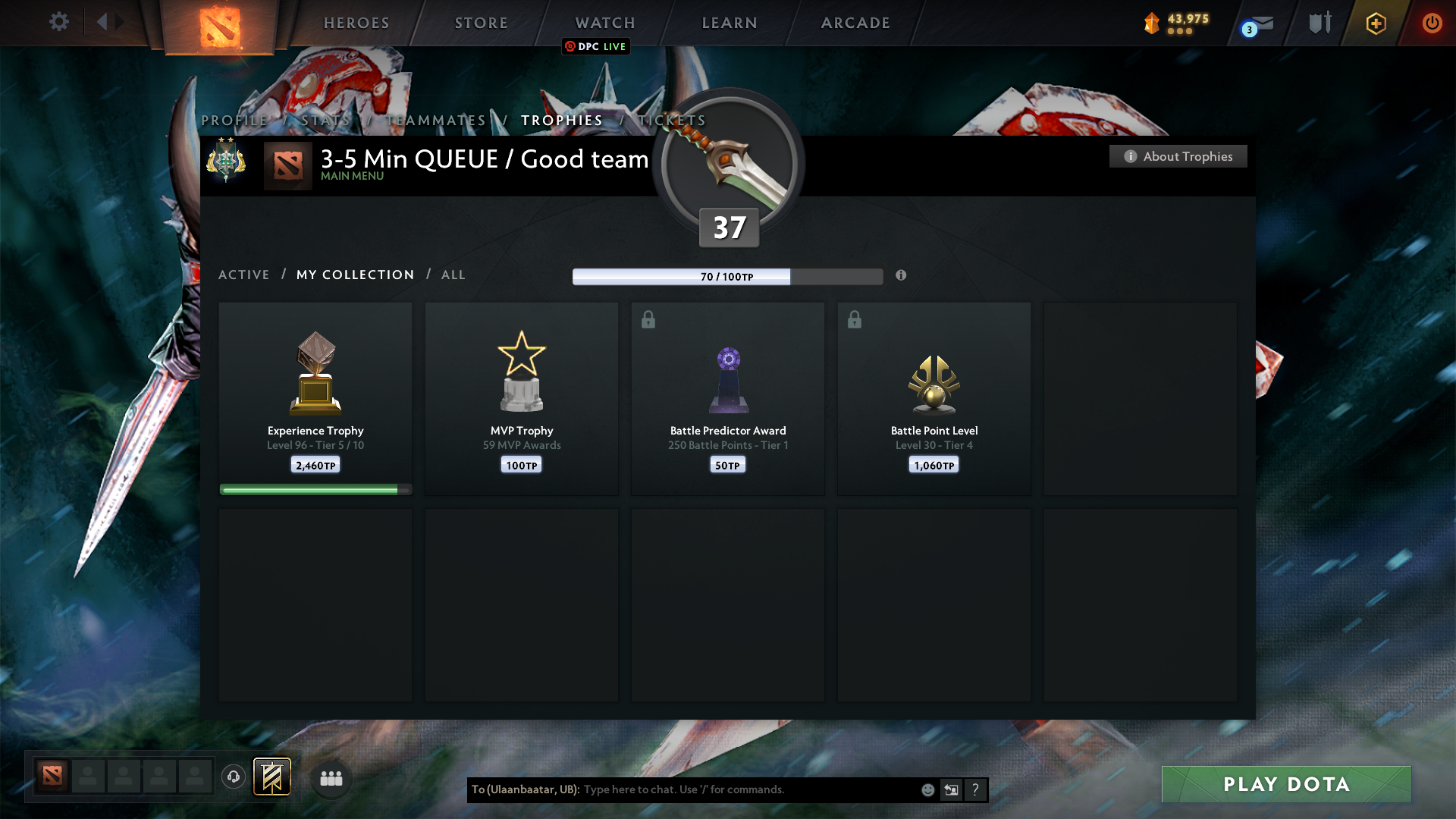The image size is (1456, 819).
Task: Toggle voice chat with the headset icon
Action: point(233,777)
